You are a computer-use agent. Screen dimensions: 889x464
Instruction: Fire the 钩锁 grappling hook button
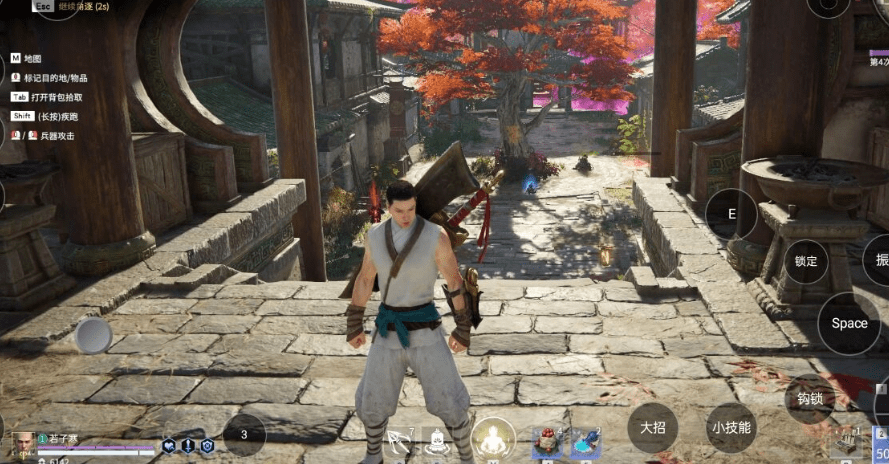tap(808, 397)
